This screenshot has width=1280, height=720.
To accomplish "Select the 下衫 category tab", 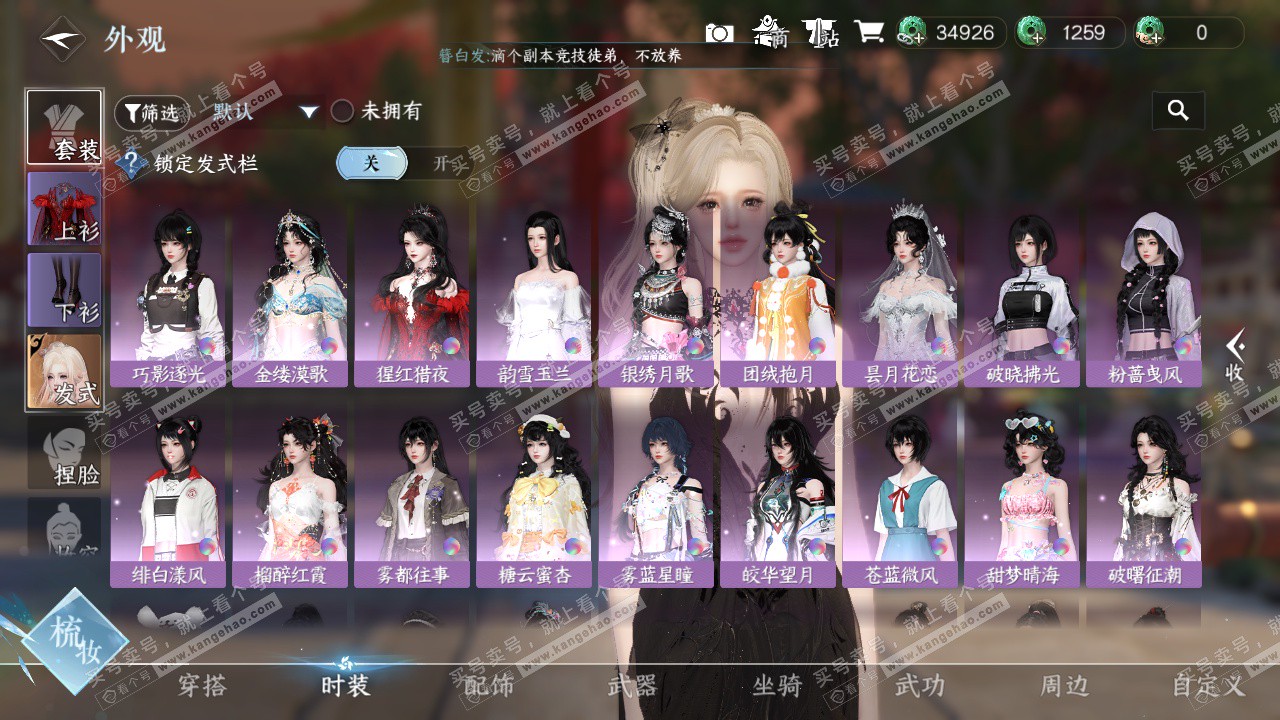I will (x=64, y=289).
